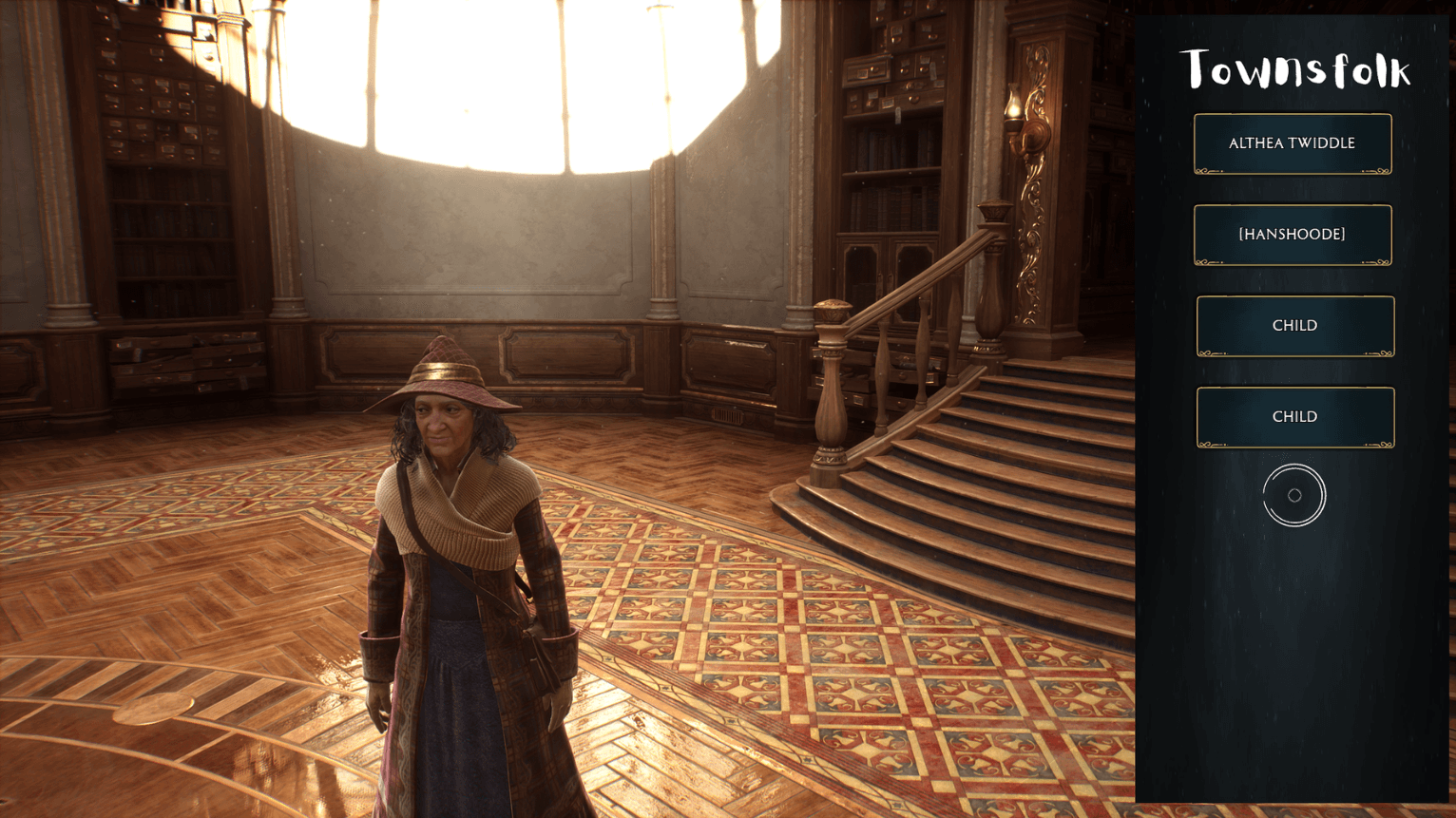This screenshot has width=1456, height=818.
Task: Click the circular loading spinner below the list
Action: (x=1294, y=496)
